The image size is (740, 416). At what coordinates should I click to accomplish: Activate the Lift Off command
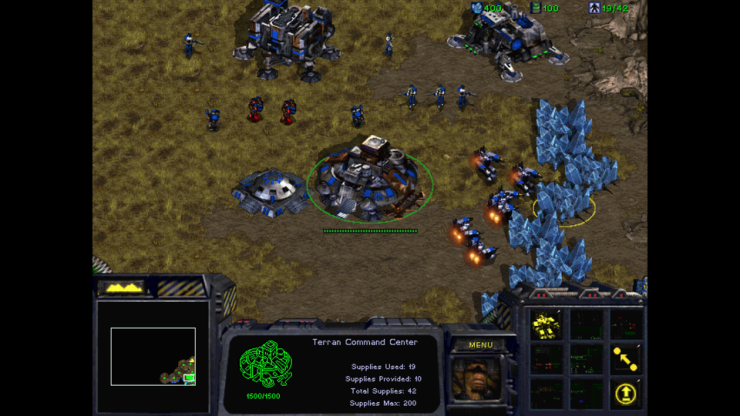coord(625,392)
